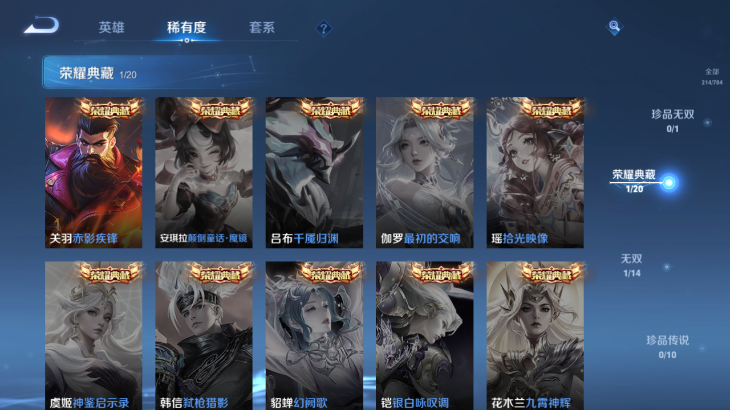The height and width of the screenshot is (410, 730).
Task: Select the 稀有度 tab
Action: (186, 28)
